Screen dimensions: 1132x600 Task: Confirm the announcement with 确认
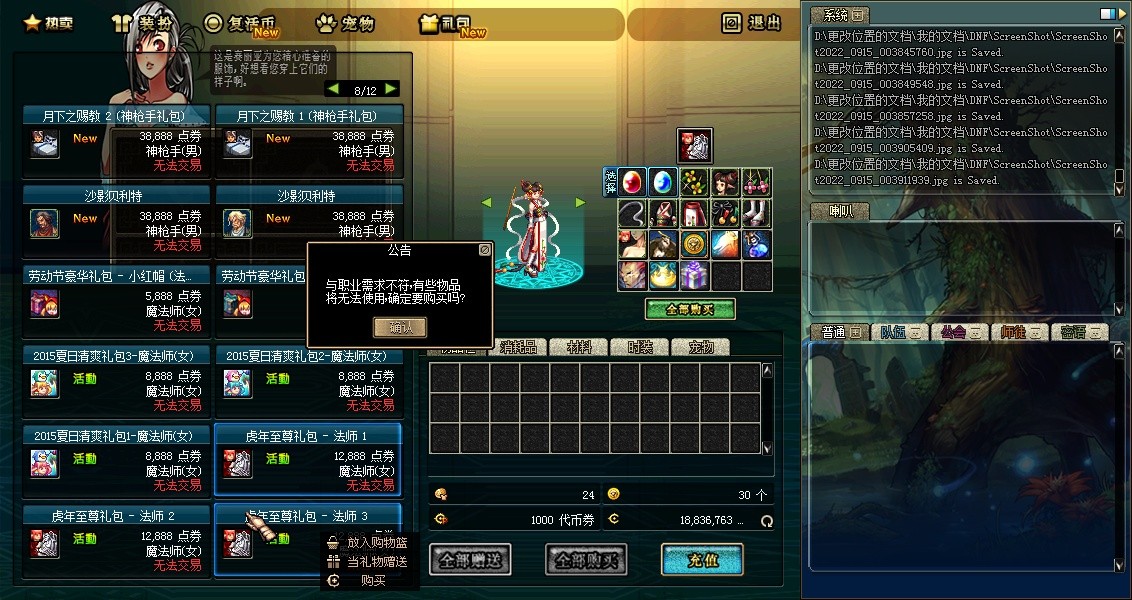click(399, 327)
